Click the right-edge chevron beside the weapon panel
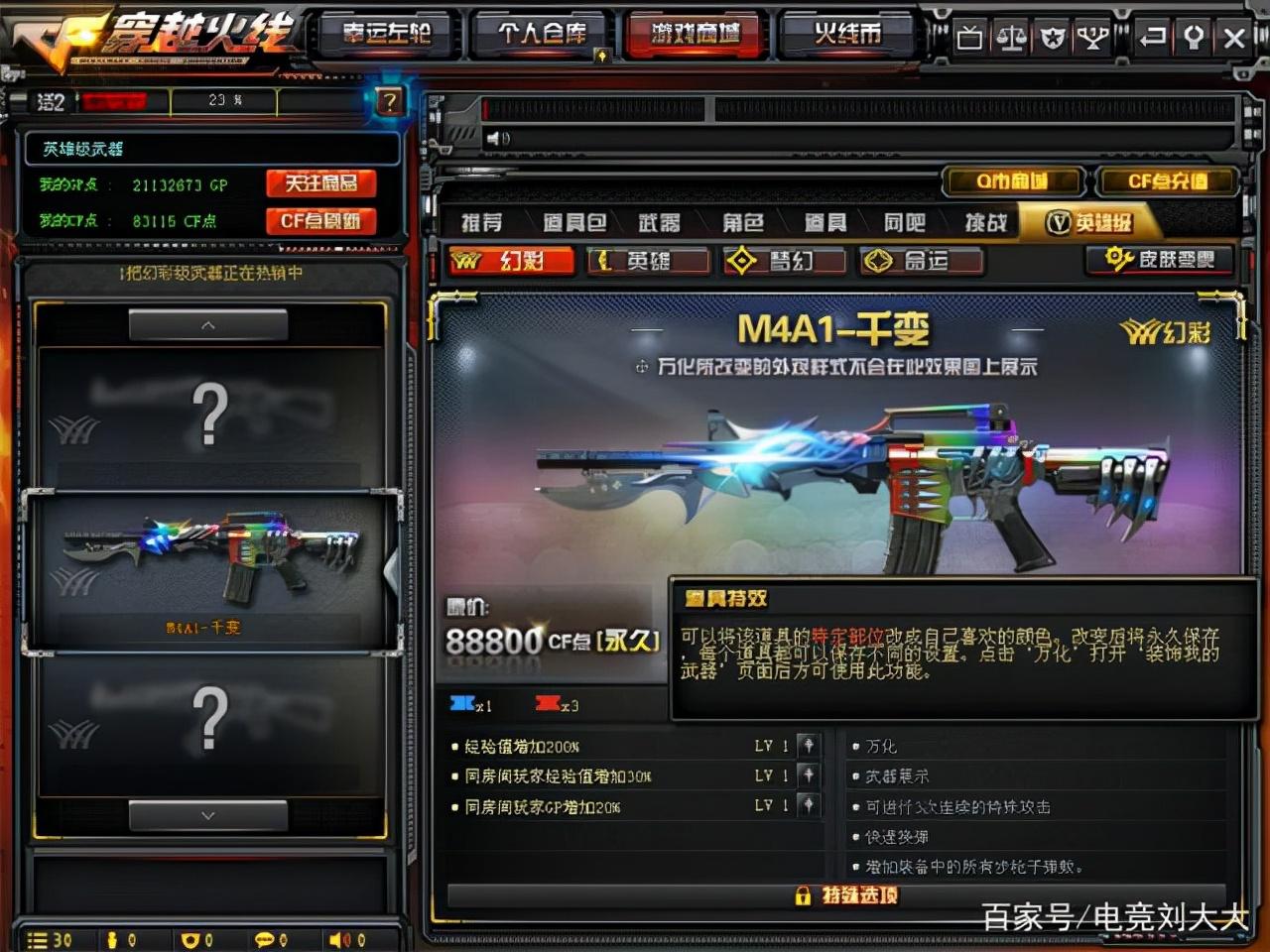 [390, 570]
